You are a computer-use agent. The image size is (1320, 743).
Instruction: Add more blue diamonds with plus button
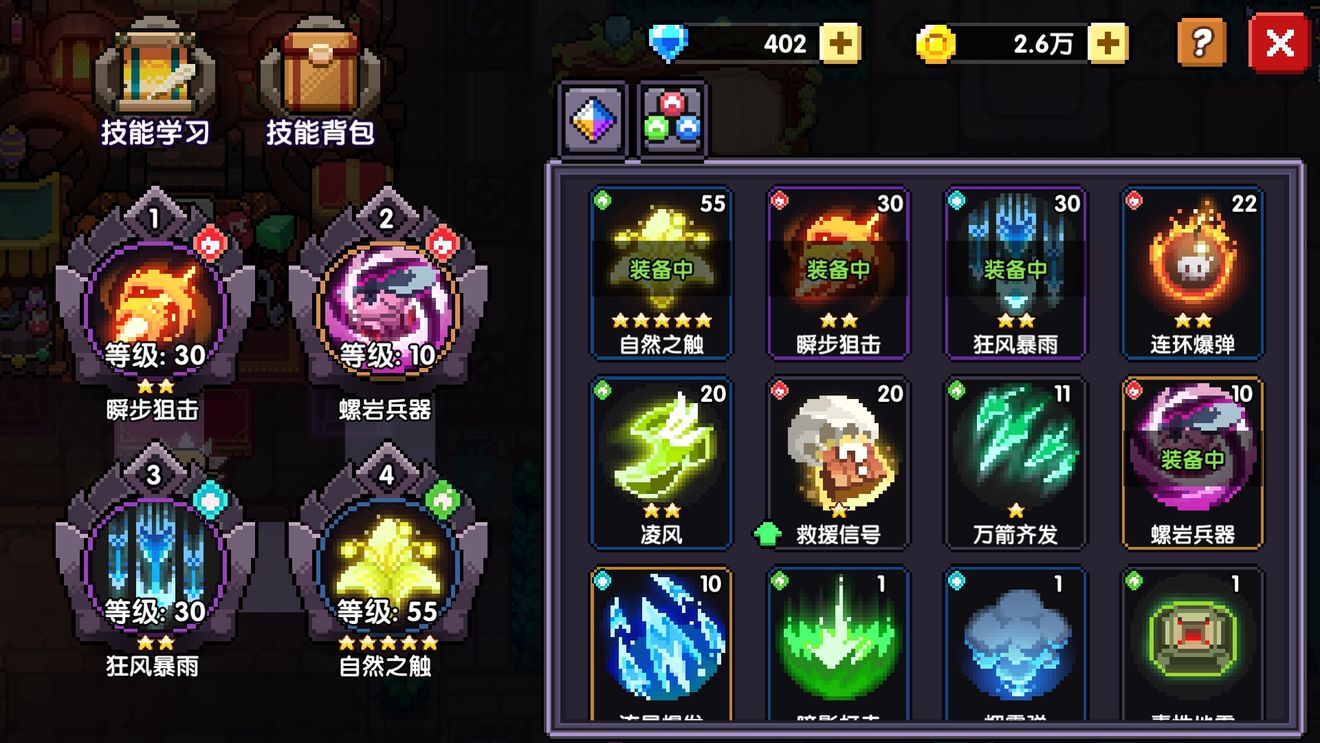(840, 44)
